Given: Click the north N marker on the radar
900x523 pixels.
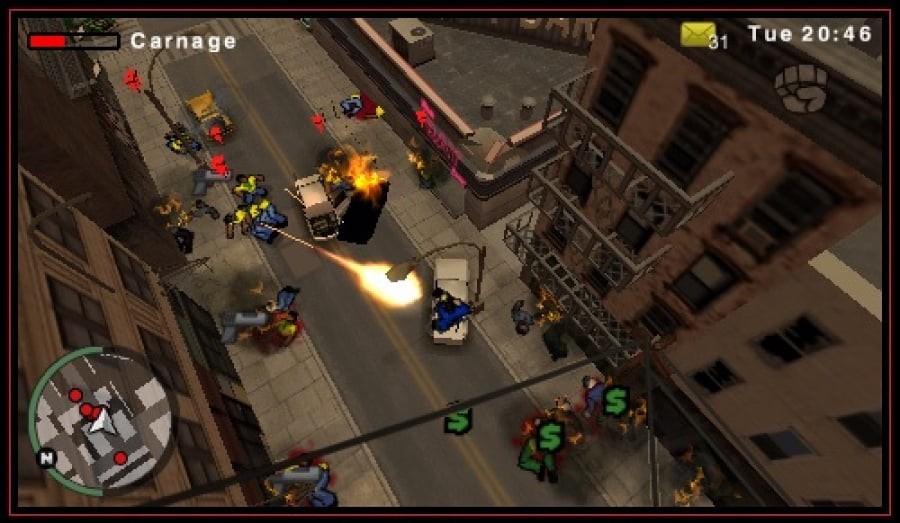Looking at the screenshot, I should (46, 458).
